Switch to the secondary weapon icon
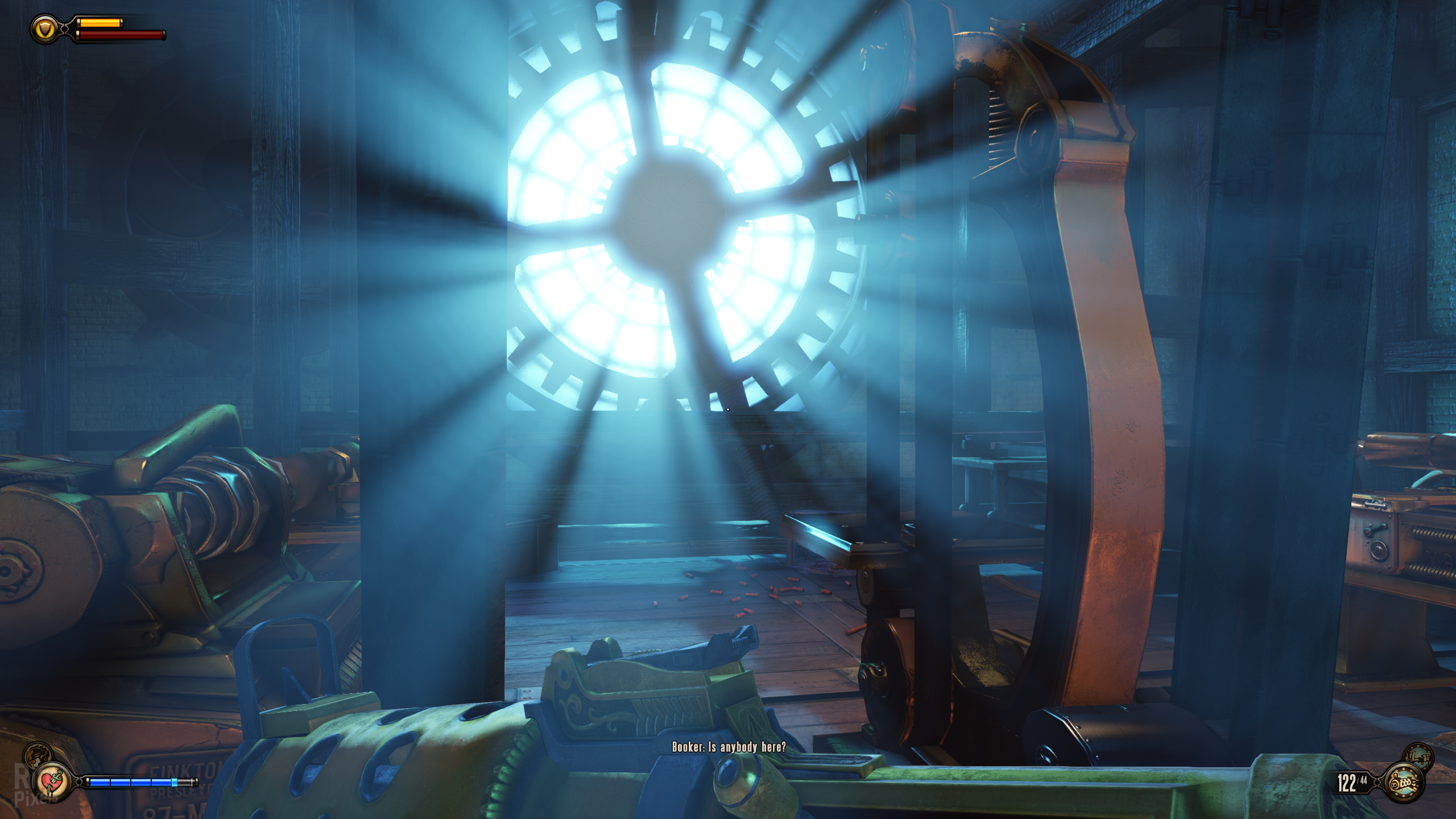 1418,756
